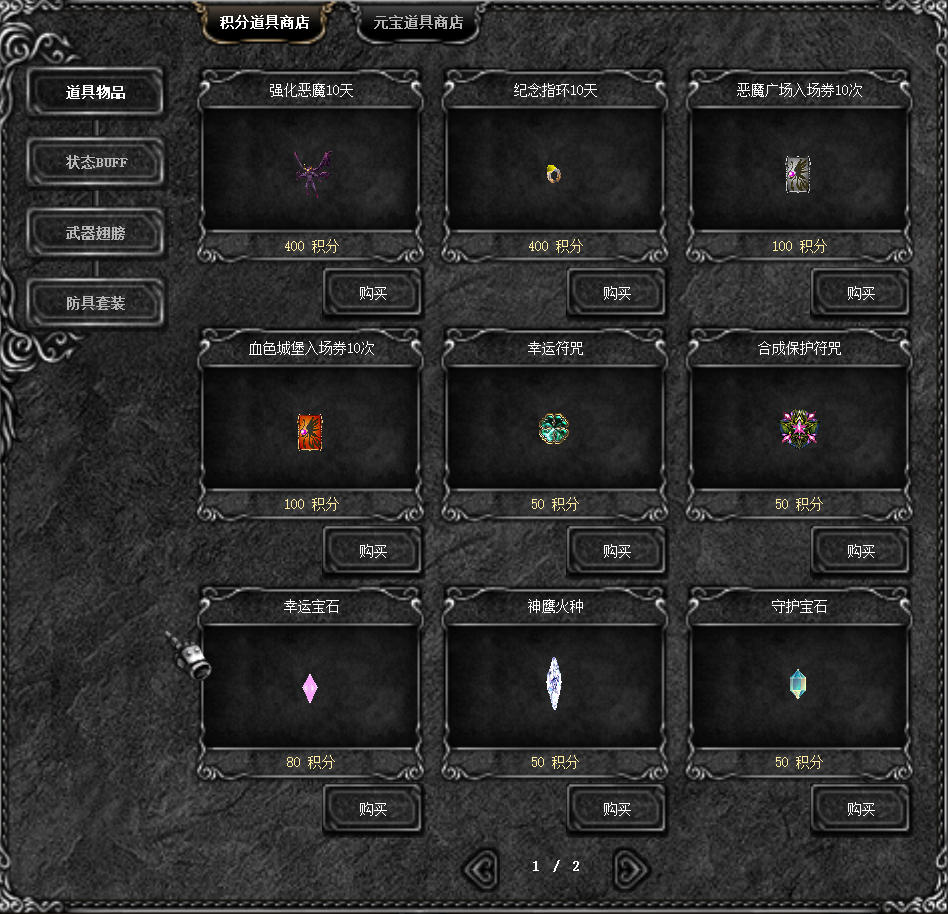Choose the 武器翅膀 category
The width and height of the screenshot is (948, 914).
point(96,233)
